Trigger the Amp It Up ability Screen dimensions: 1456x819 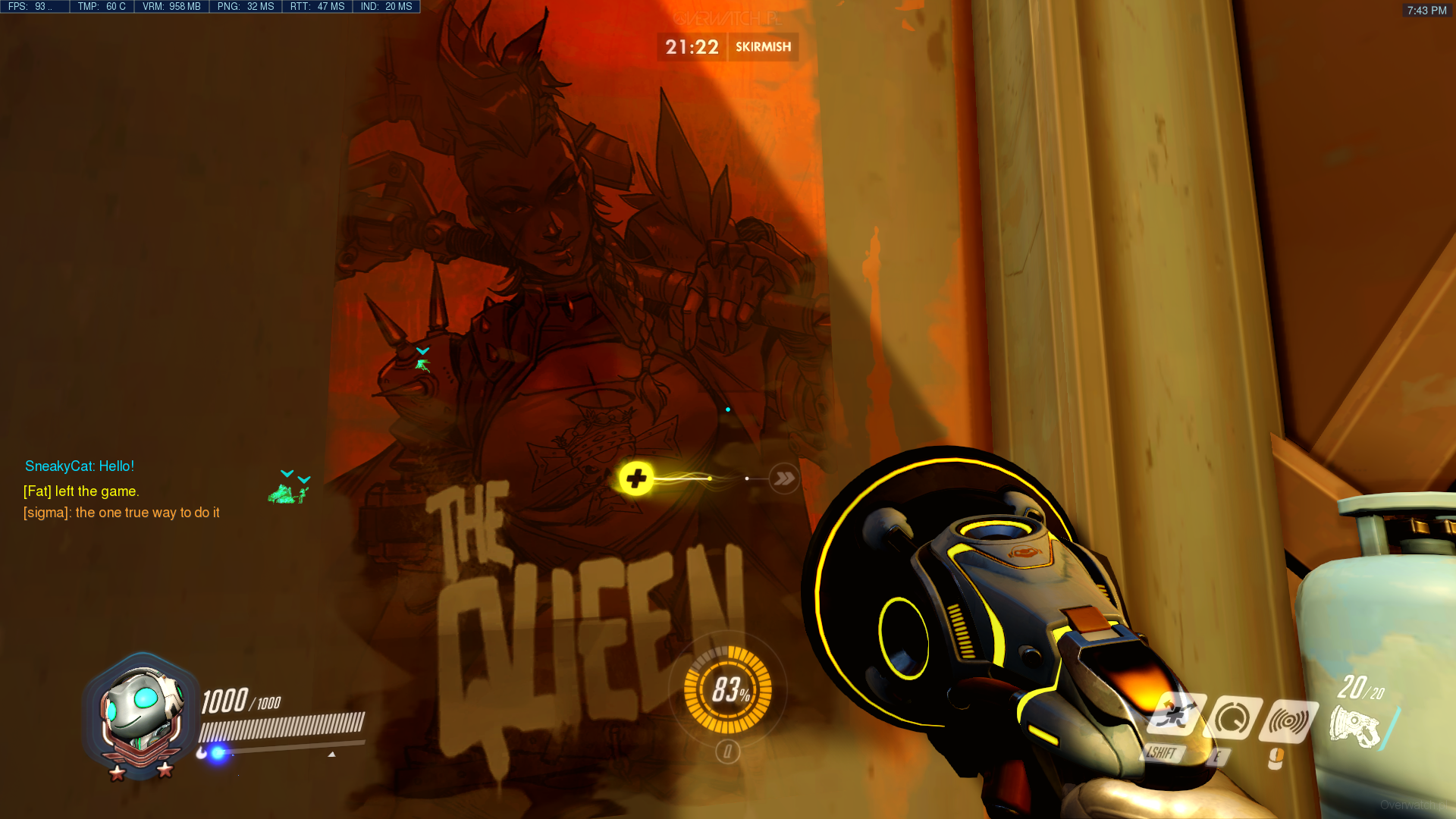pos(1232,717)
